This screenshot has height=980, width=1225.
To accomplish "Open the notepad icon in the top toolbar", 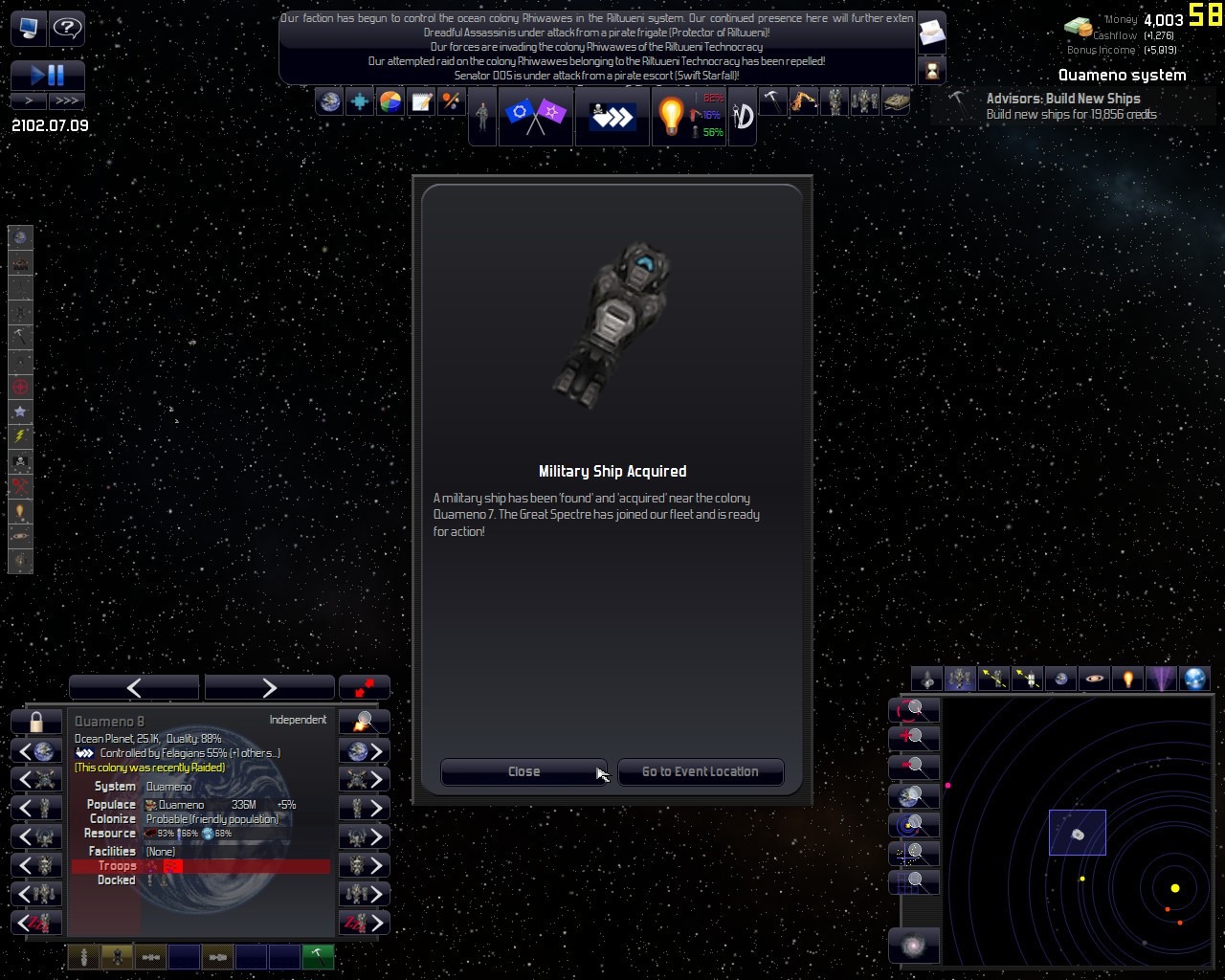I will (x=421, y=101).
